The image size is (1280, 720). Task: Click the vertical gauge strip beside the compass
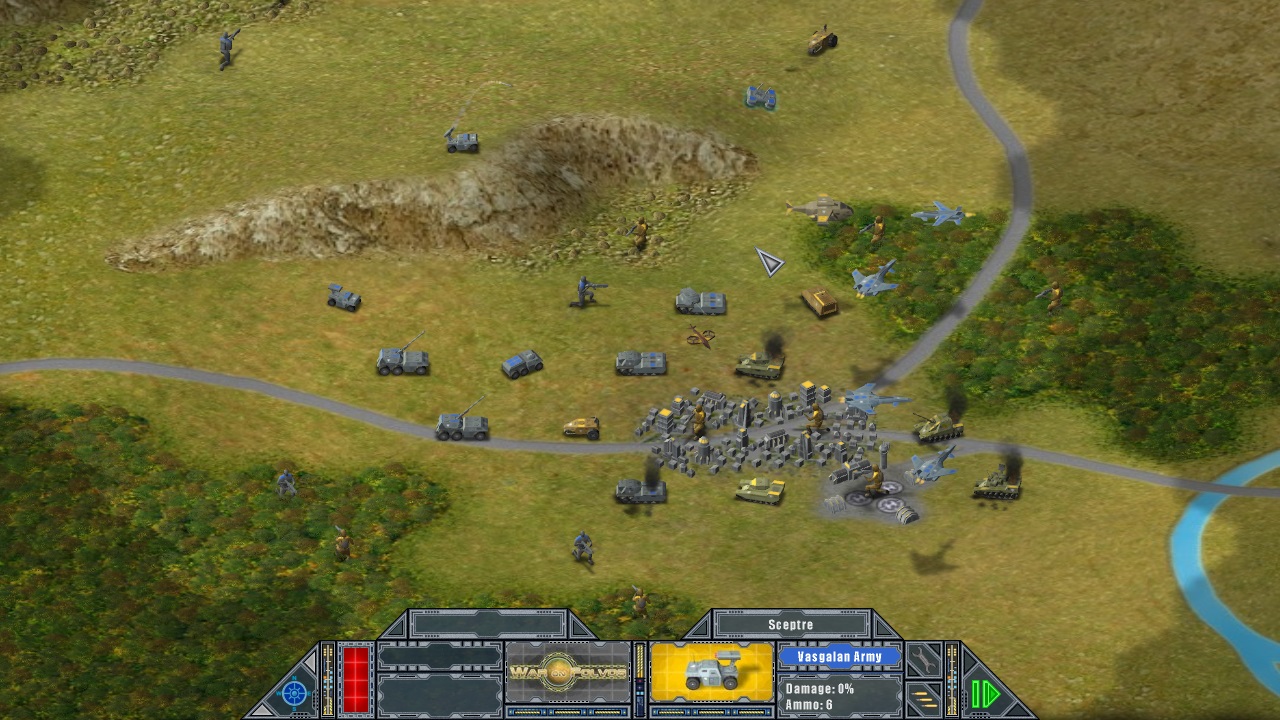(326, 678)
